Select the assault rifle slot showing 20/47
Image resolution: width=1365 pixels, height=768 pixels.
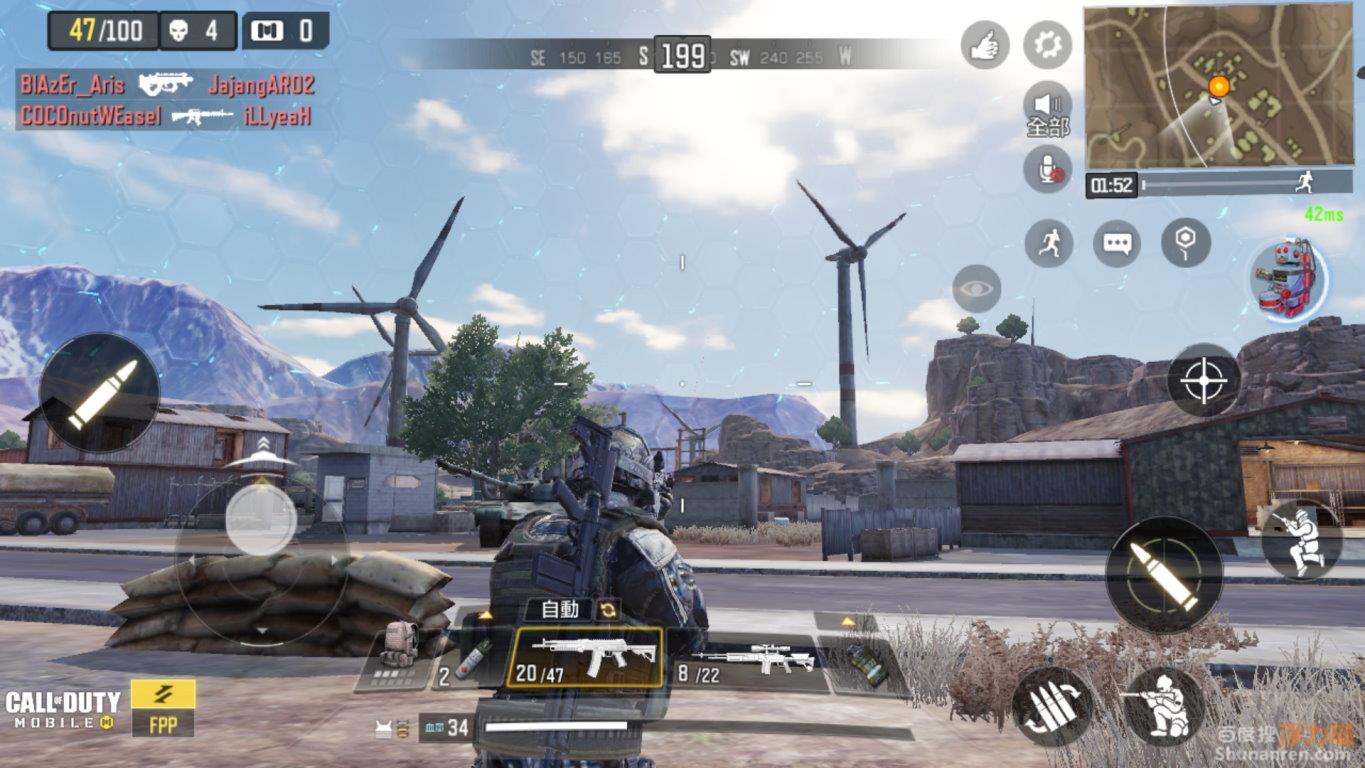(584, 658)
